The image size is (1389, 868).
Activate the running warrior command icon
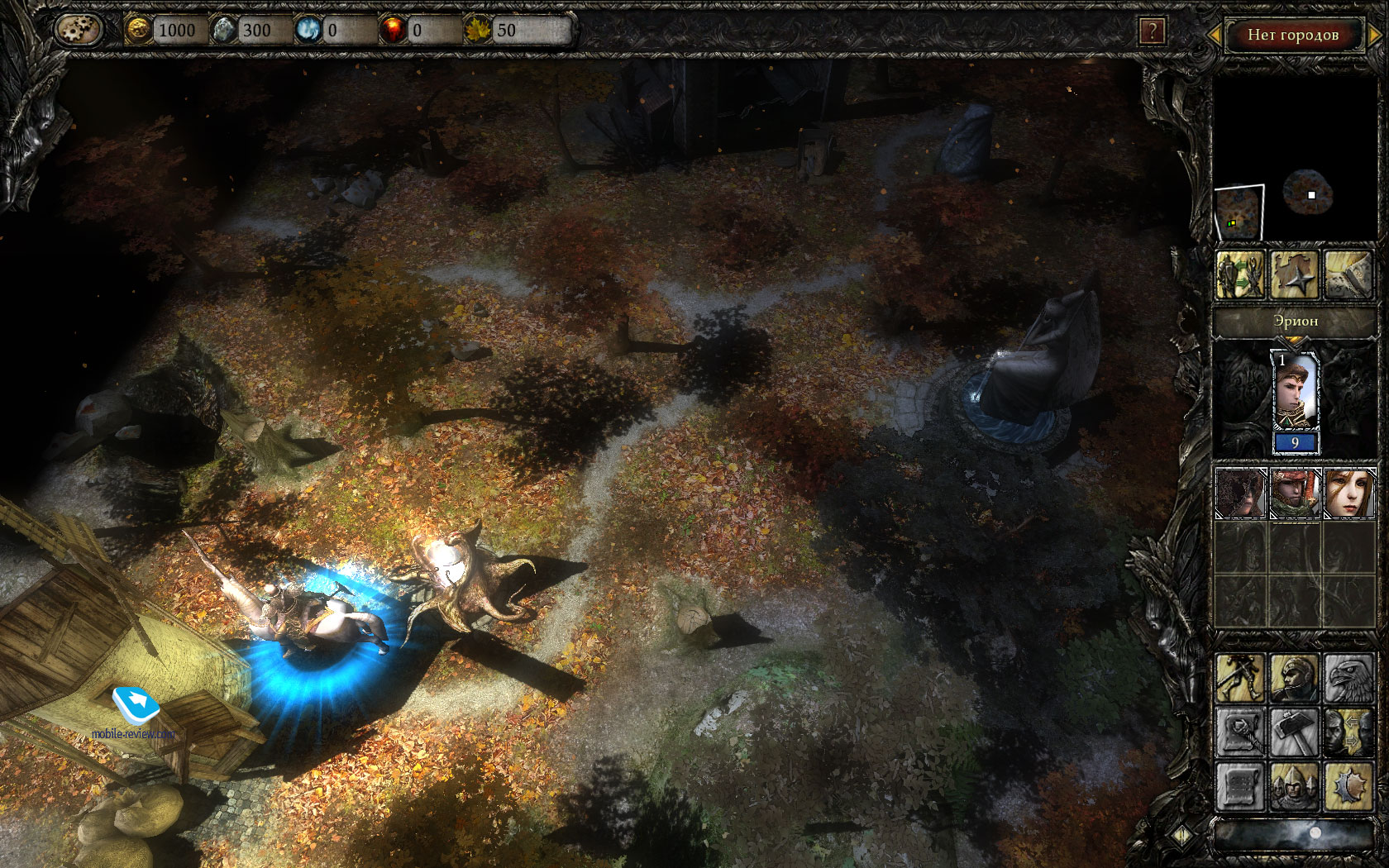coord(1240,678)
